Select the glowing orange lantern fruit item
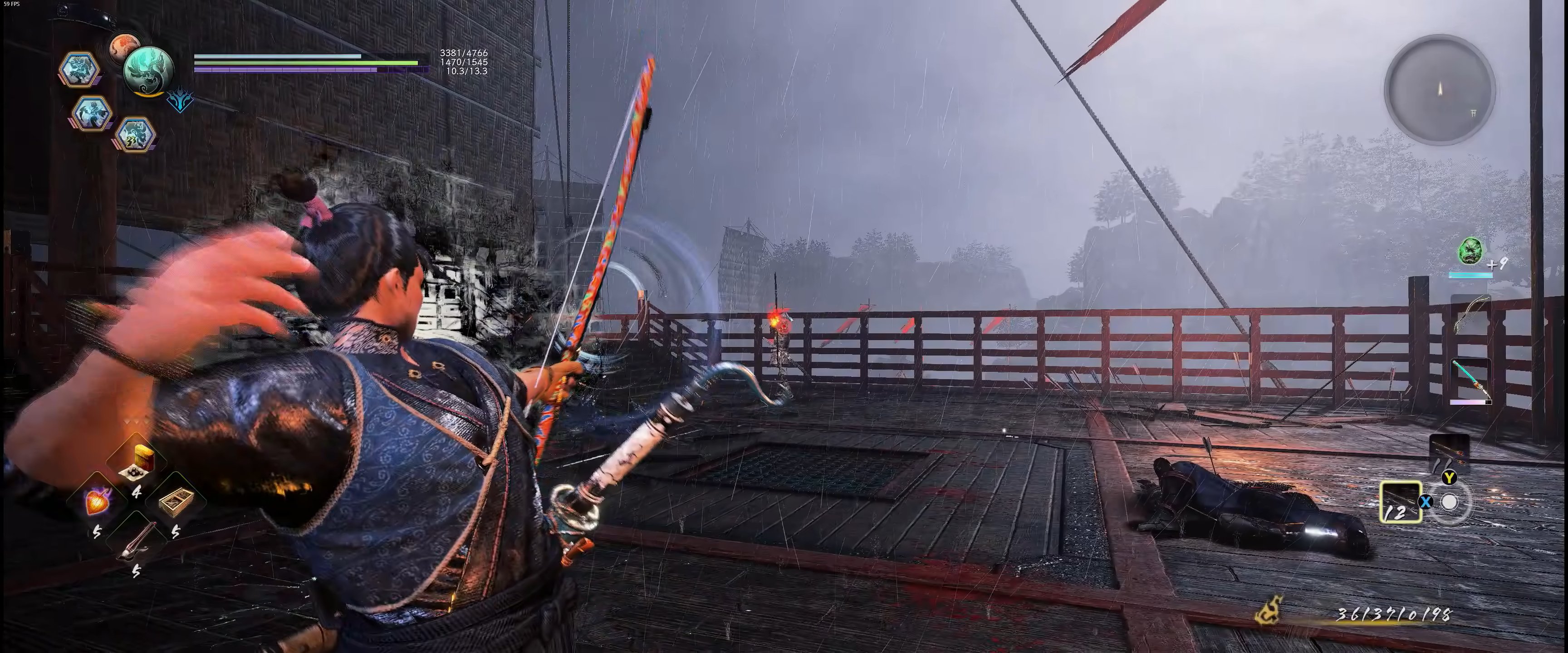 pos(98,501)
